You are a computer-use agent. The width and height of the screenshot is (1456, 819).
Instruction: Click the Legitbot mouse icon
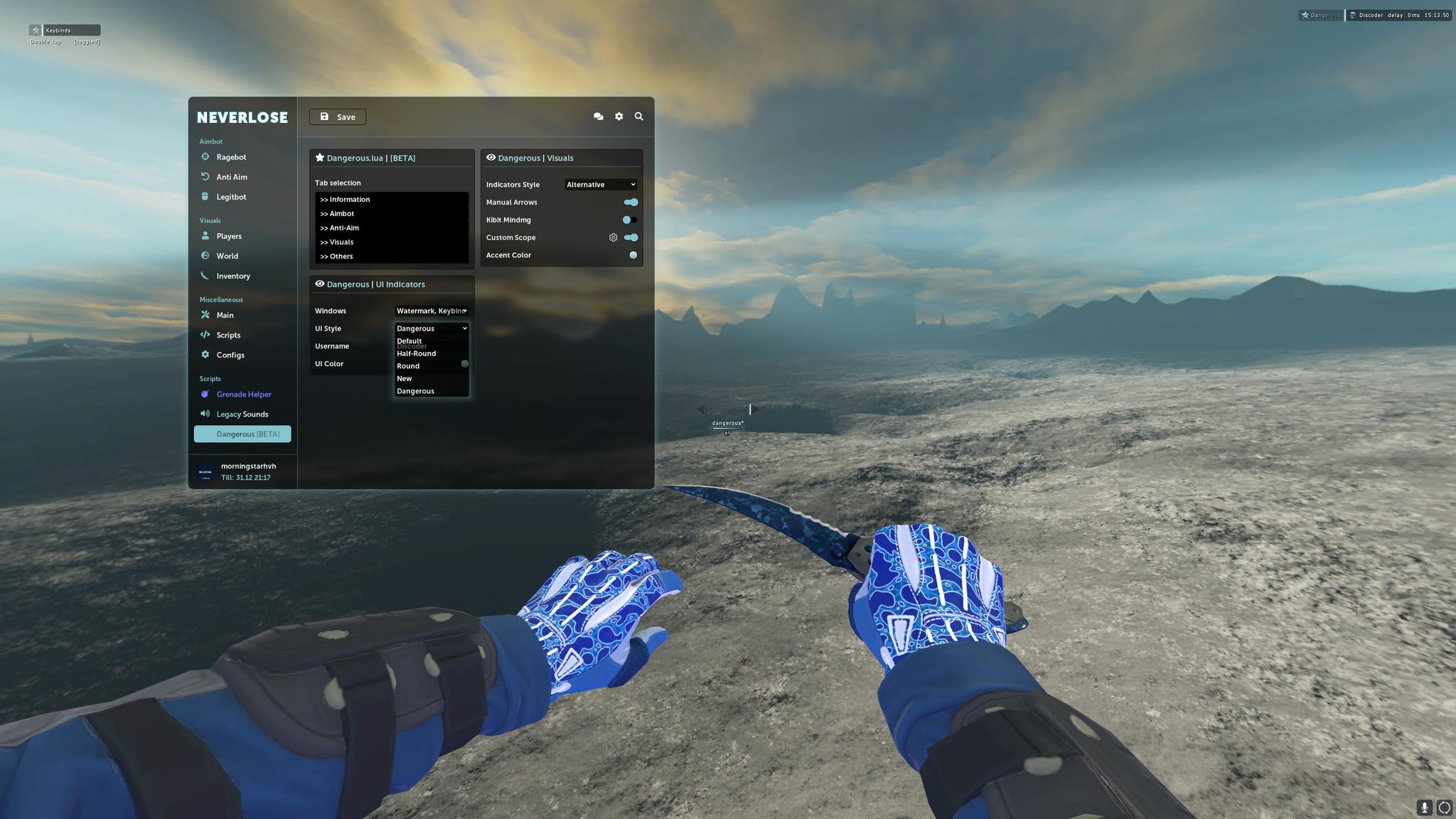[205, 196]
